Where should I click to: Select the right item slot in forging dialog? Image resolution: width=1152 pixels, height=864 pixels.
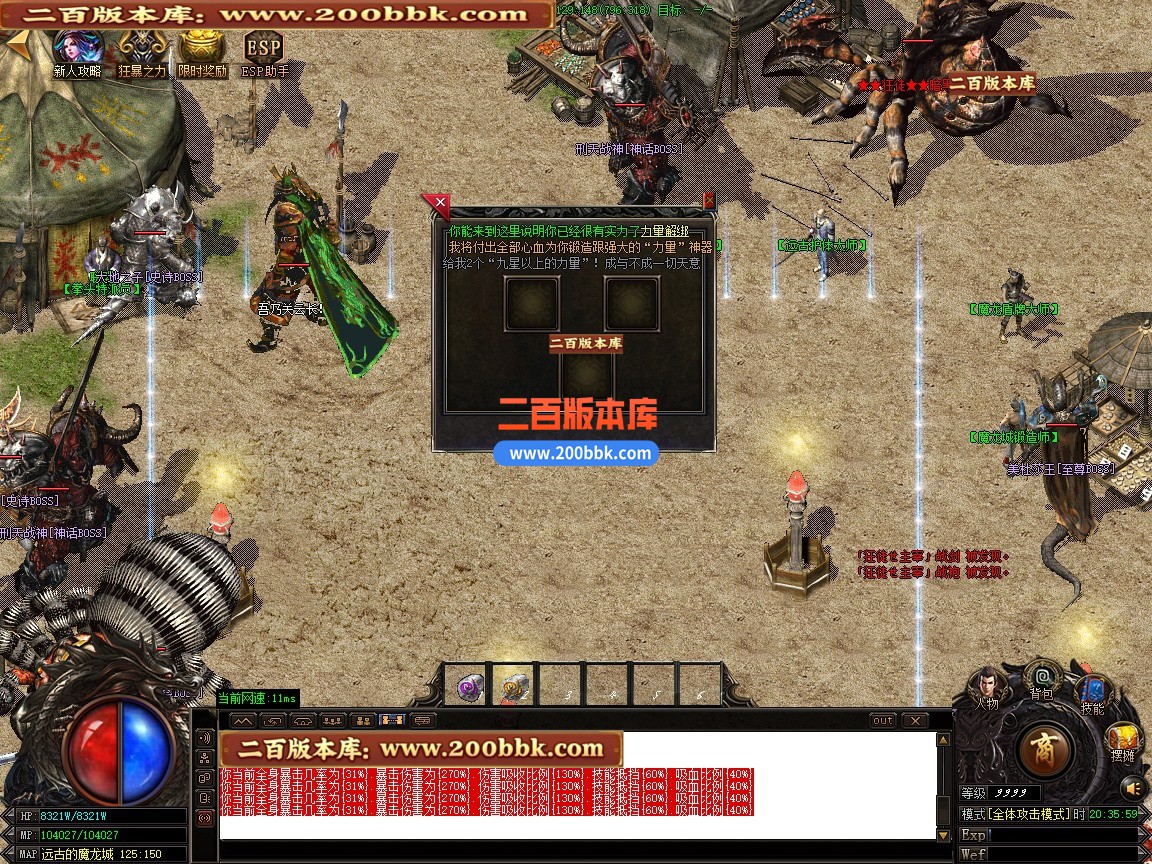point(632,304)
